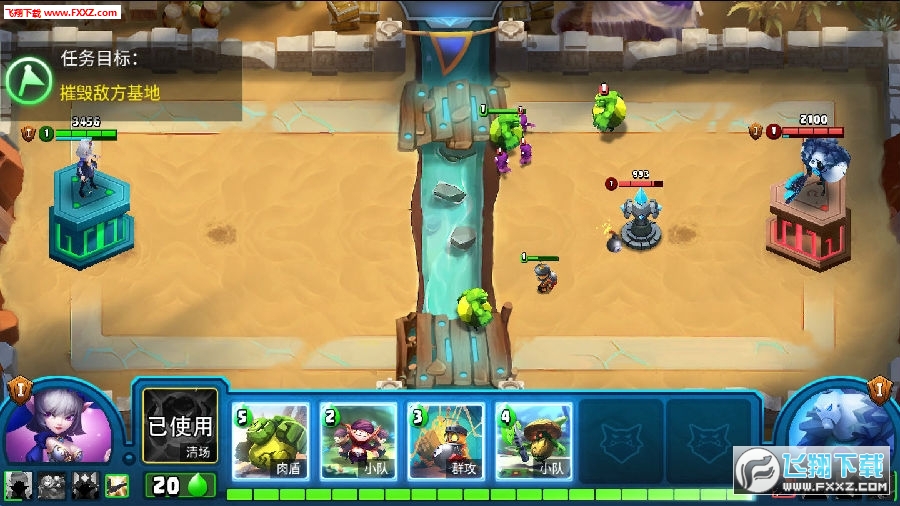Click the 已使用 清场 skill card

(180, 426)
